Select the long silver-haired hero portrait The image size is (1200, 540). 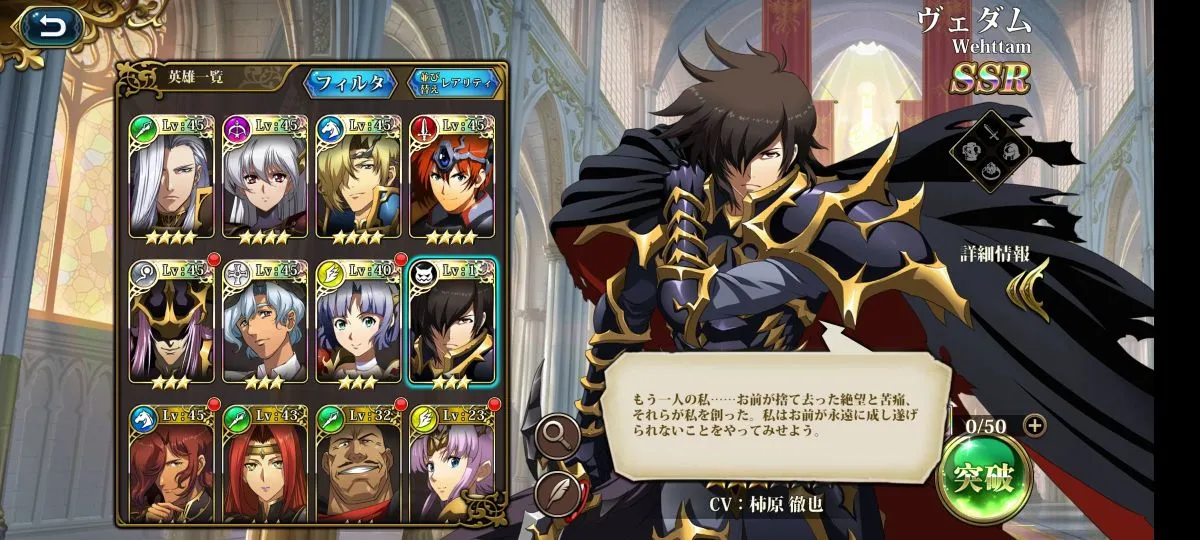click(171, 177)
